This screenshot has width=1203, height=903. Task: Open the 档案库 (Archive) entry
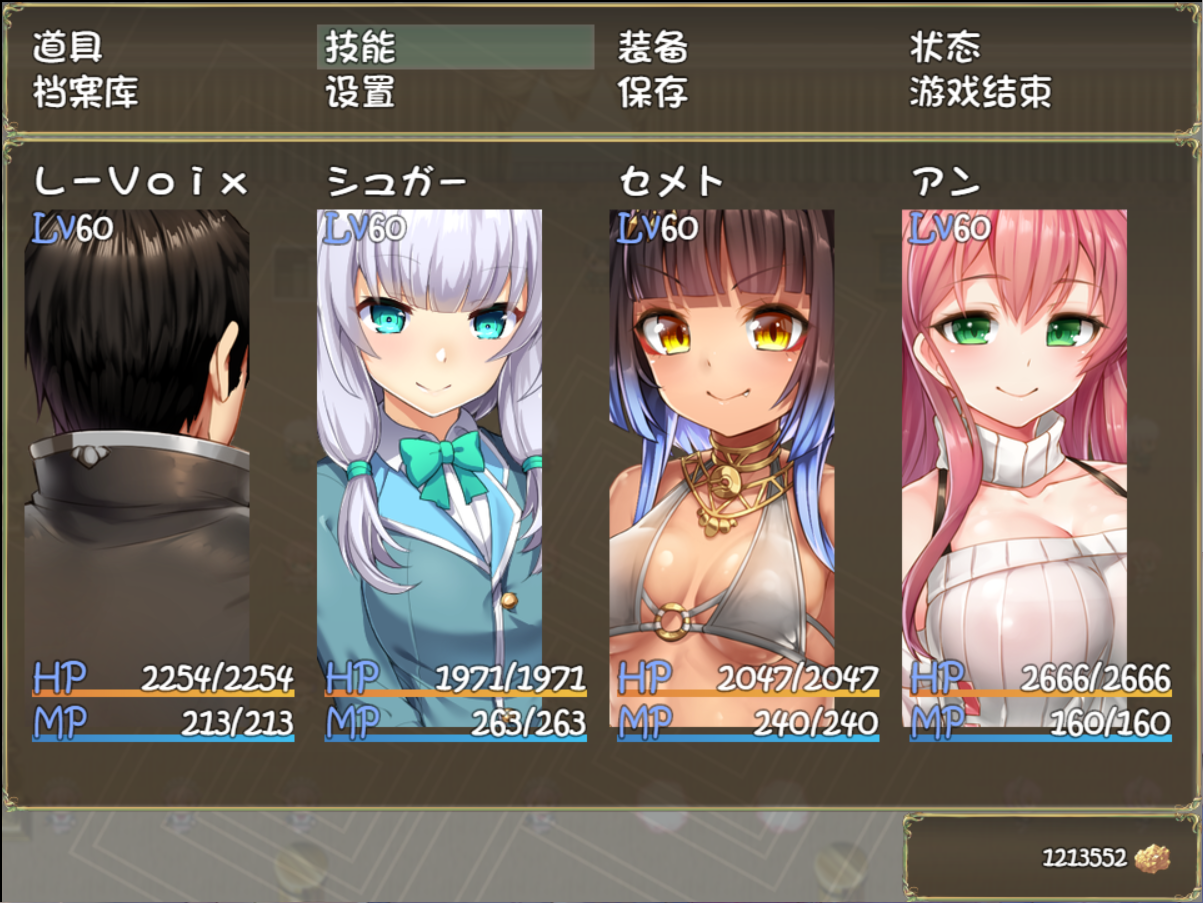[x=86, y=92]
